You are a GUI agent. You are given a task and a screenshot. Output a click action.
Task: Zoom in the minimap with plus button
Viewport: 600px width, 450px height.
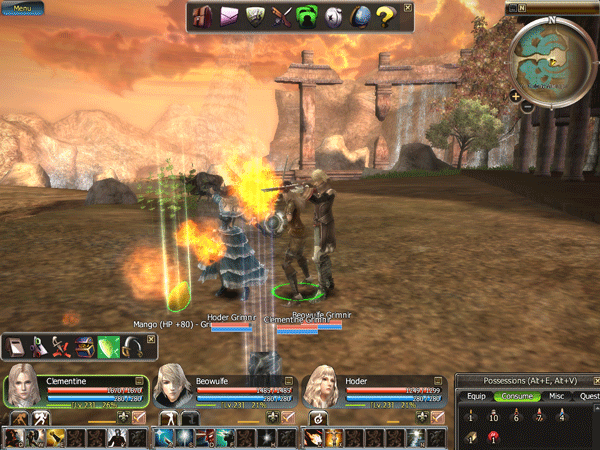515,96
